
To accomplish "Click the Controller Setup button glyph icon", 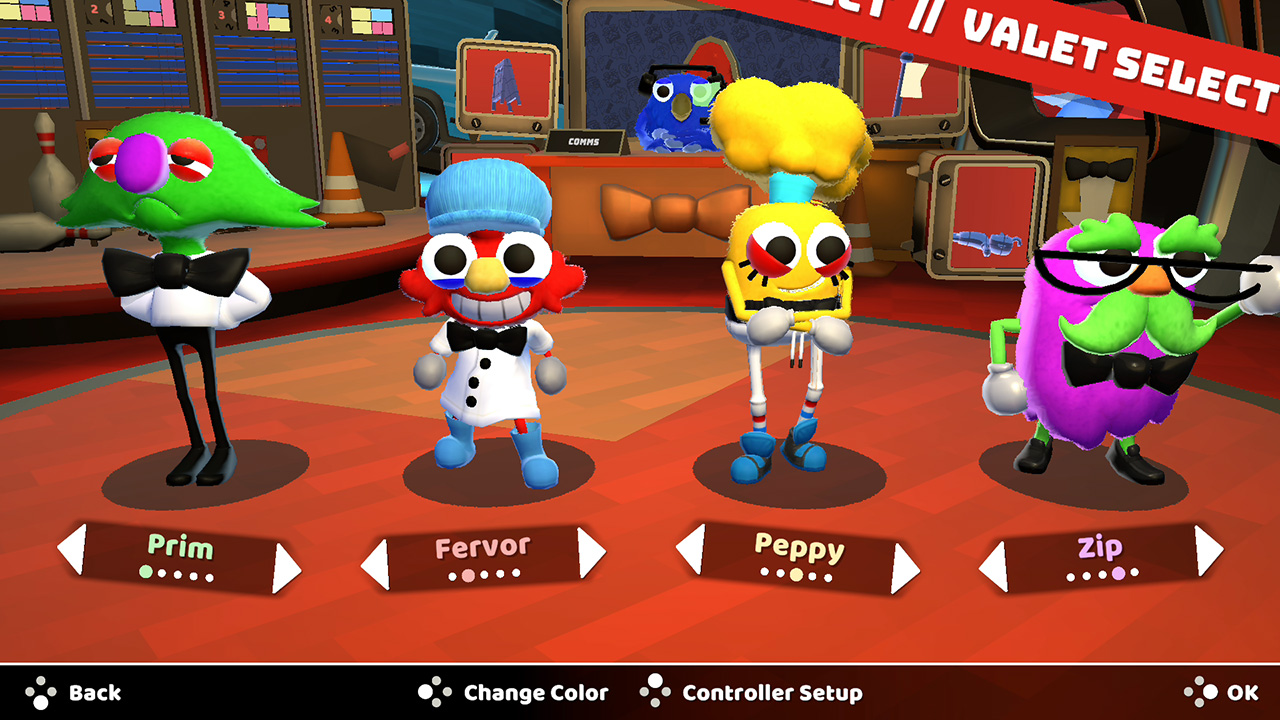I will click(x=657, y=692).
